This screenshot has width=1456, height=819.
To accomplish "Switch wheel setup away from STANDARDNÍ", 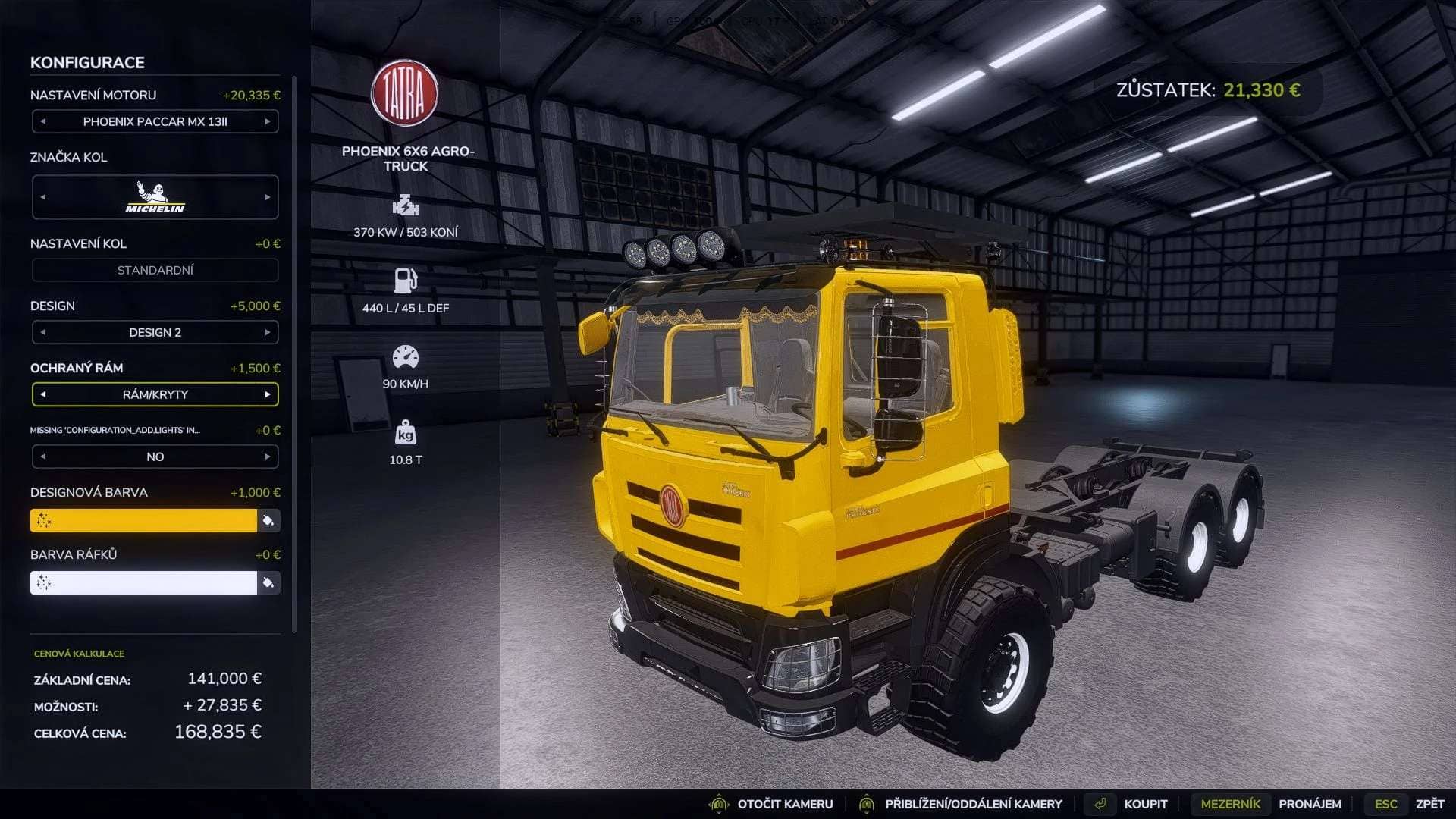I will tap(155, 270).
